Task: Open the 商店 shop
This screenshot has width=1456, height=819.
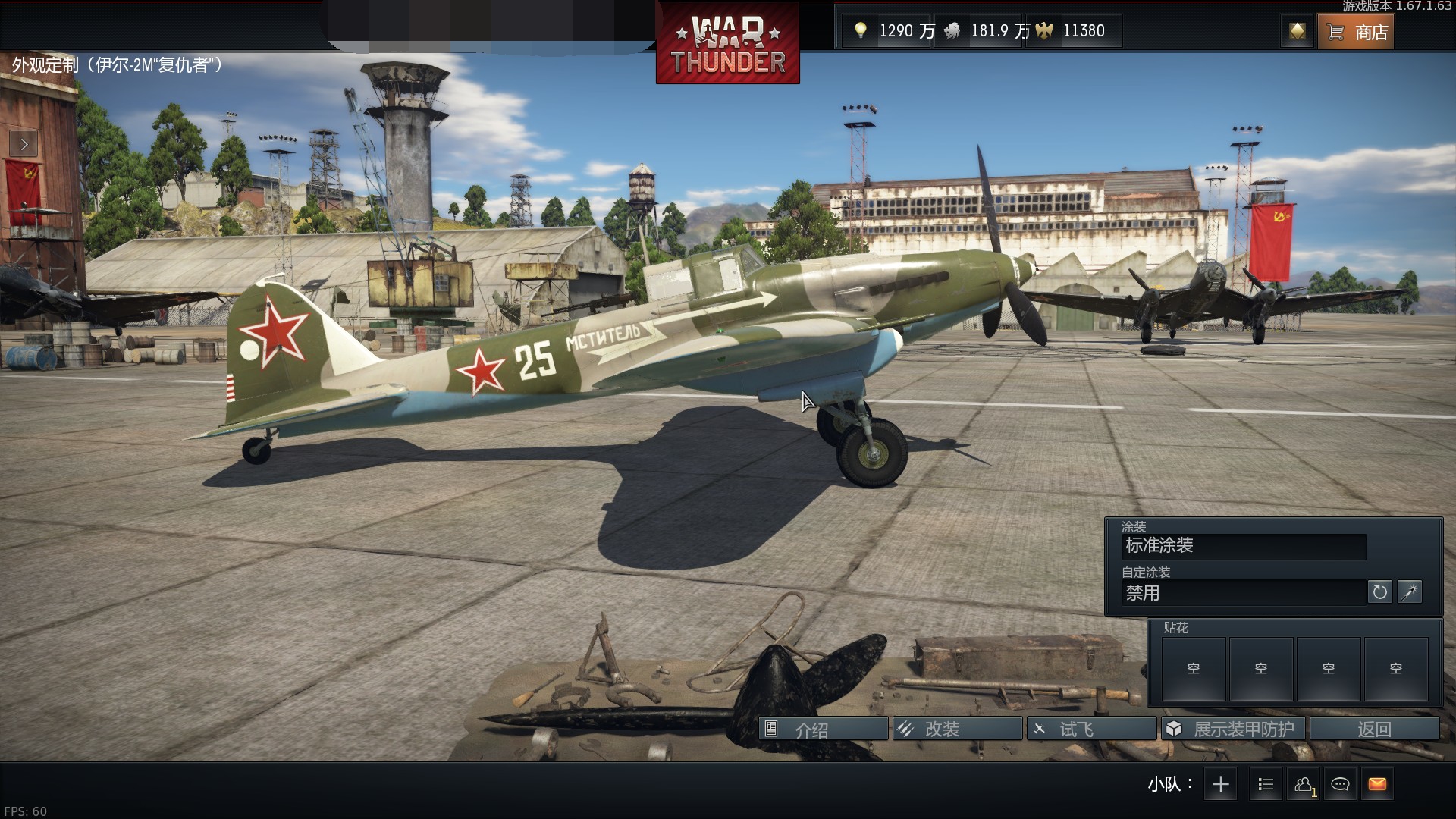Action: click(1356, 32)
